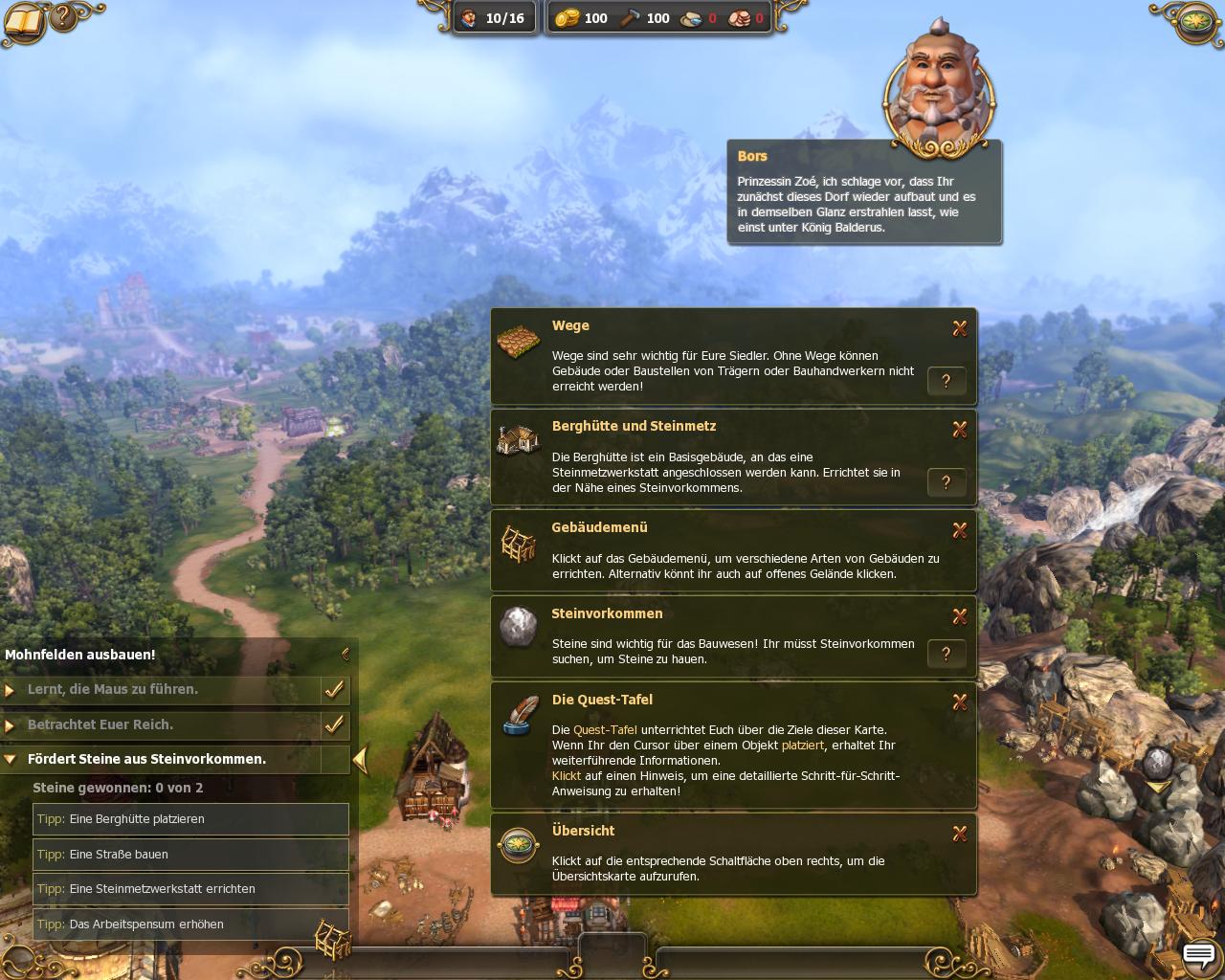Close the Gebäudemenü hint panel
The width and height of the screenshot is (1225, 980).
pos(960,530)
